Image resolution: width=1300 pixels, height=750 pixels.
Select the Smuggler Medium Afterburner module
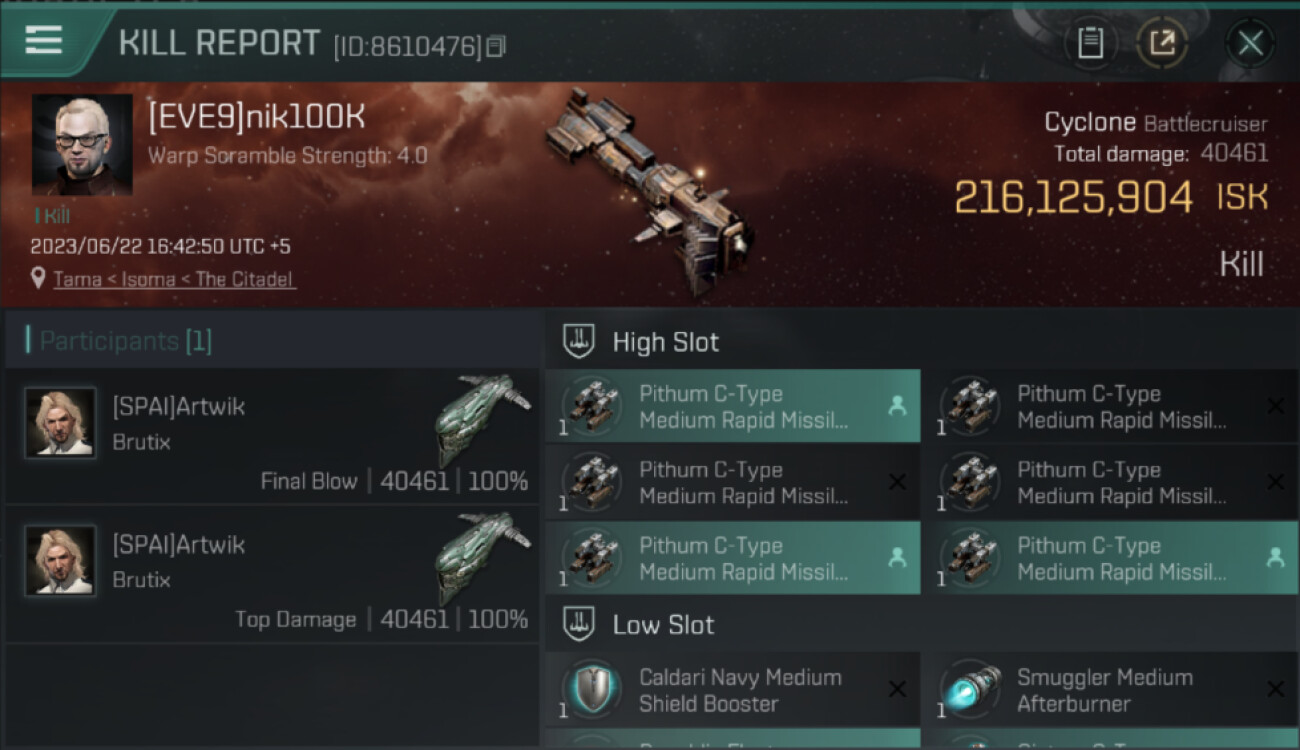pos(1110,690)
